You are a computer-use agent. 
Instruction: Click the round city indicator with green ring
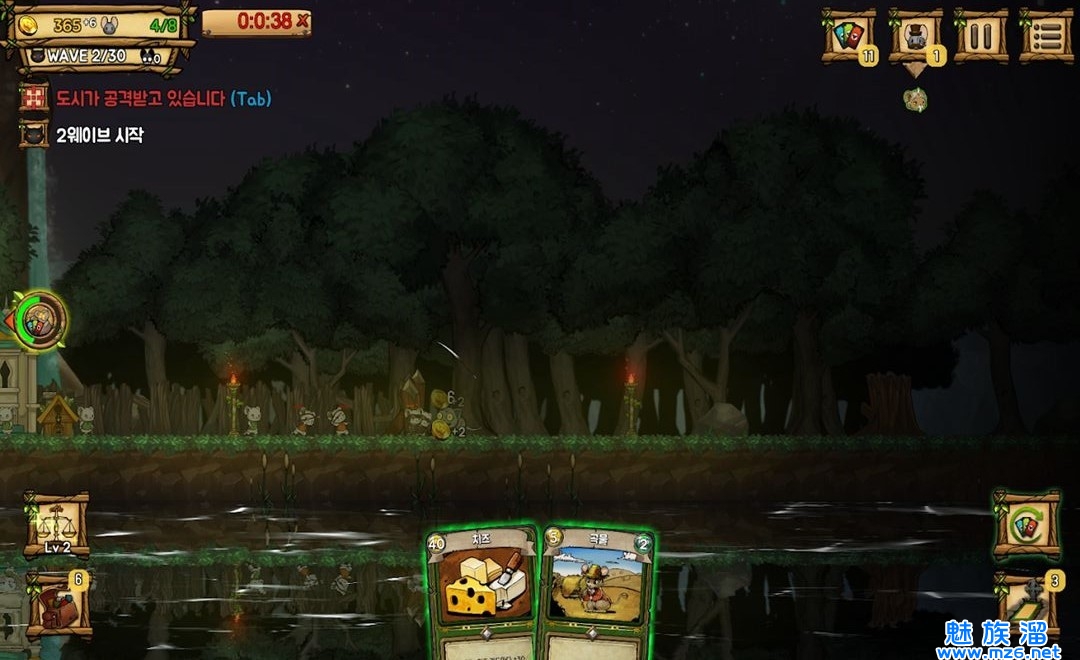[42, 321]
